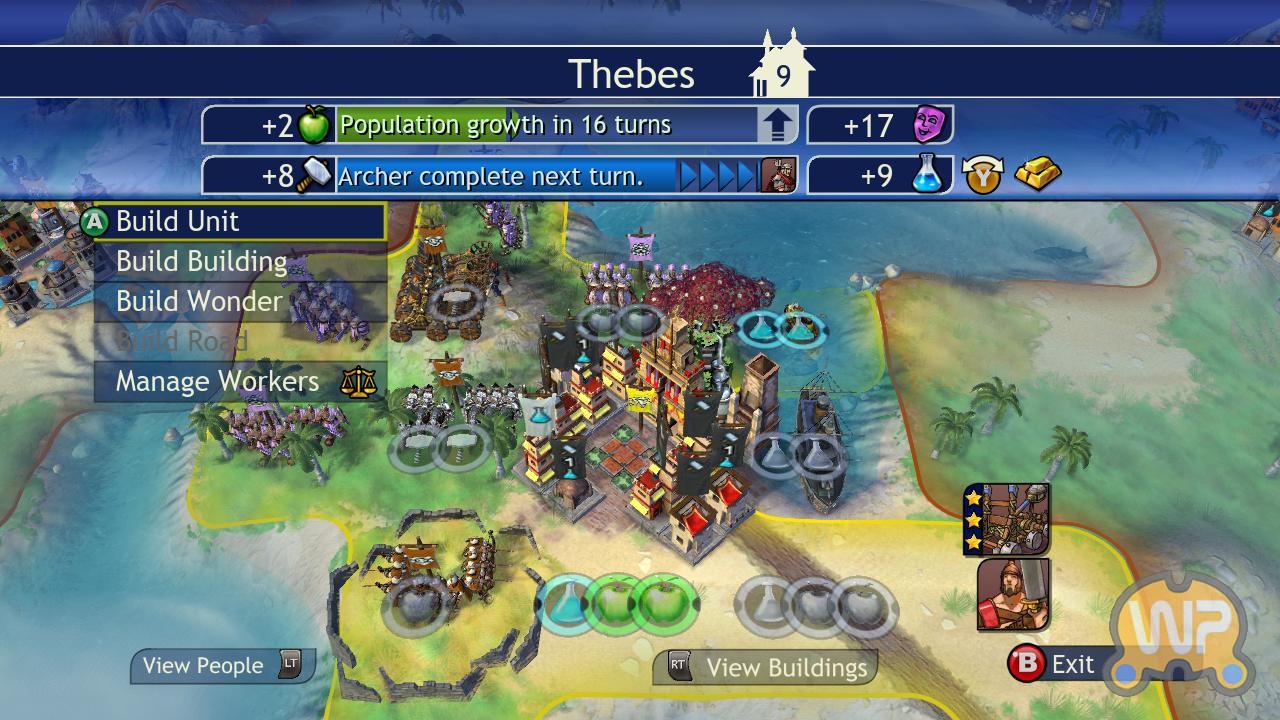Select the warrior unit portrait
This screenshot has height=720, width=1280.
click(1013, 594)
